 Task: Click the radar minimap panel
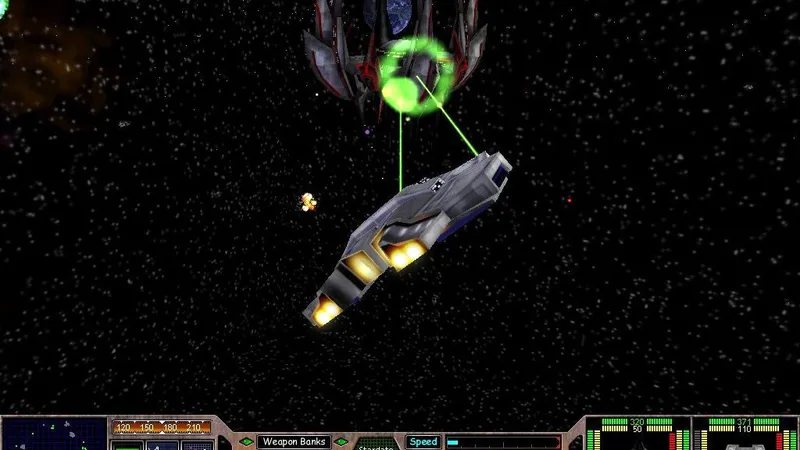(54, 434)
